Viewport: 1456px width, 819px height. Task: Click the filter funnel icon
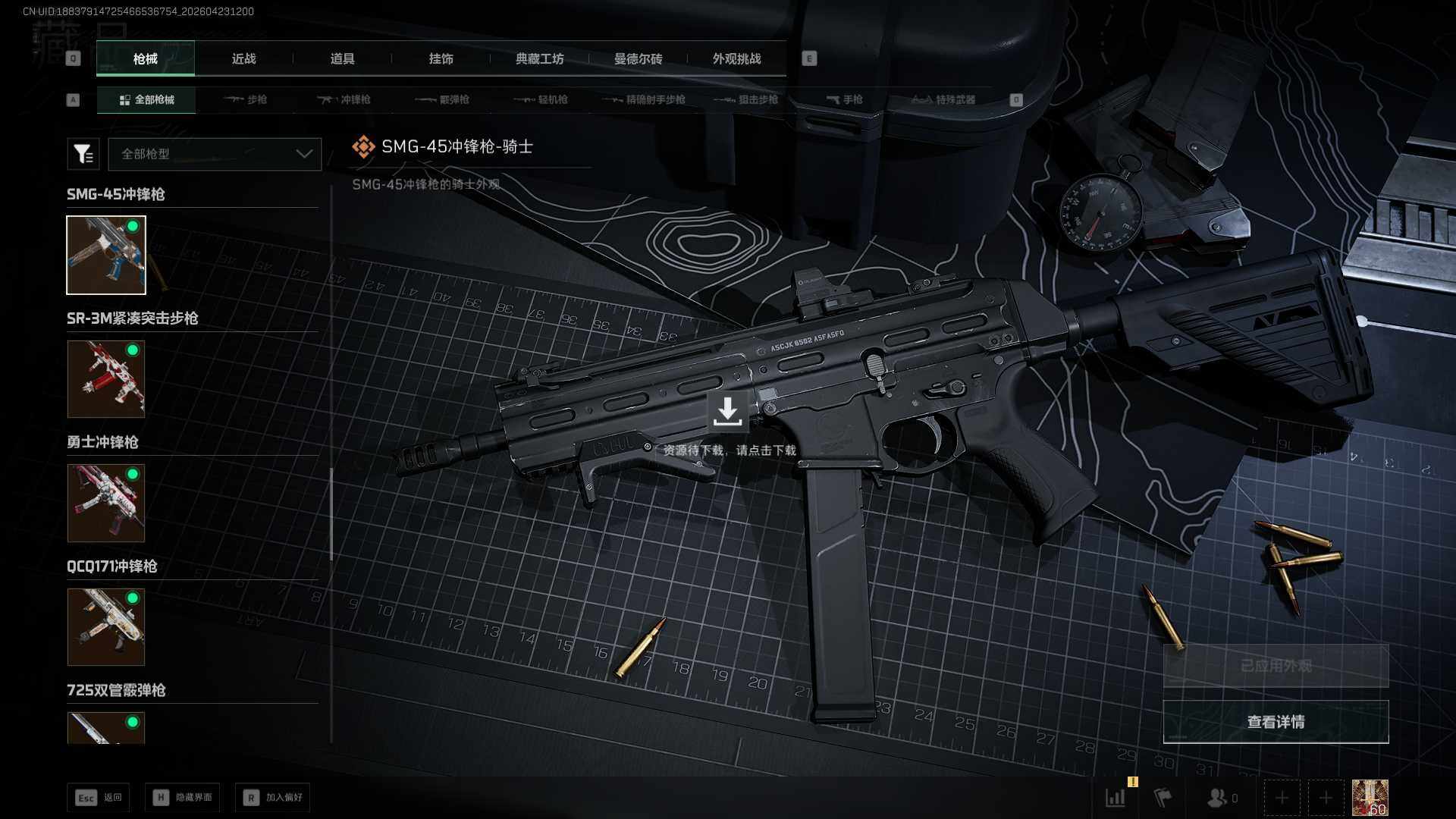[x=83, y=154]
